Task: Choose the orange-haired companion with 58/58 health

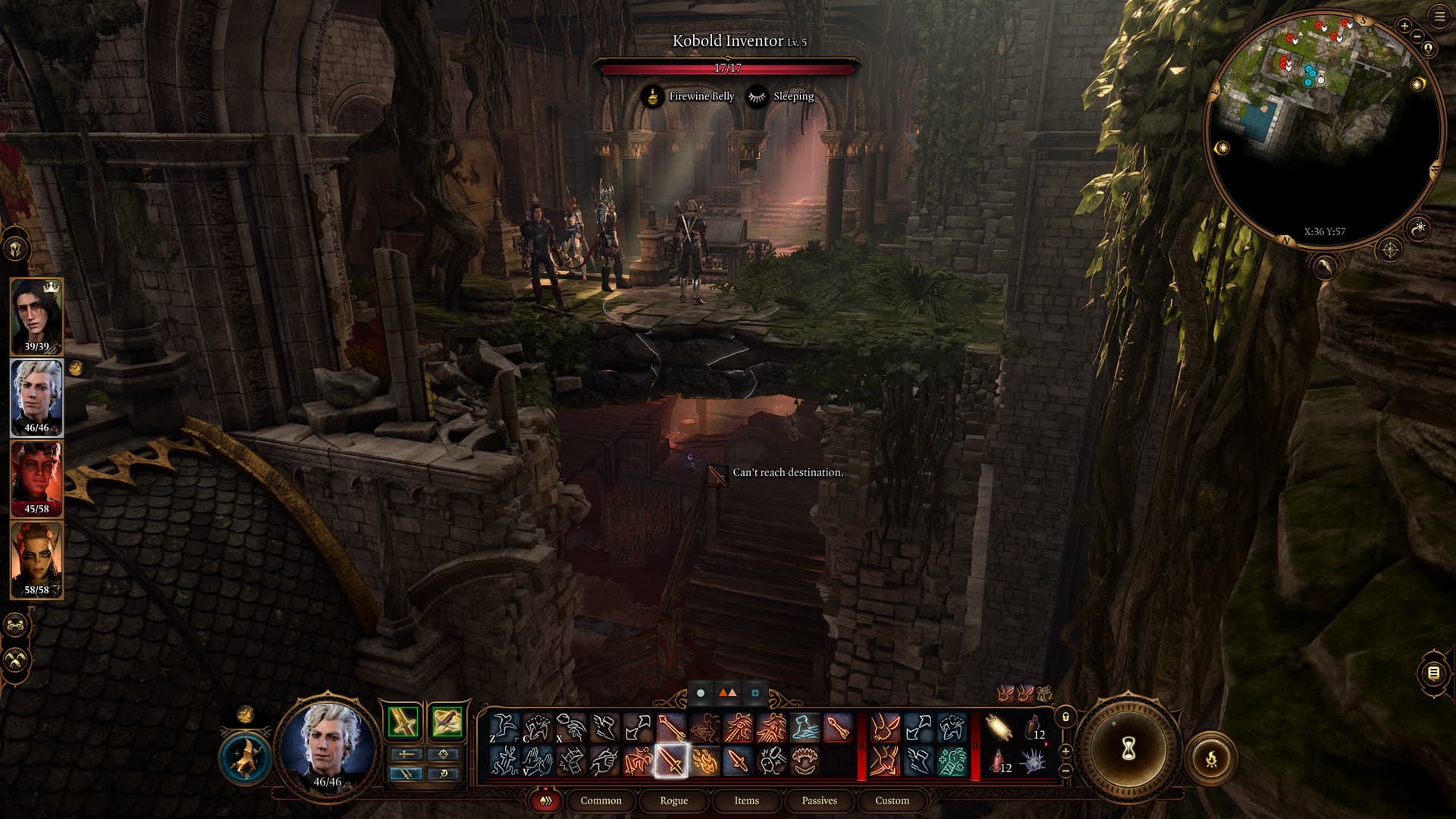Action: pyautogui.click(x=36, y=560)
